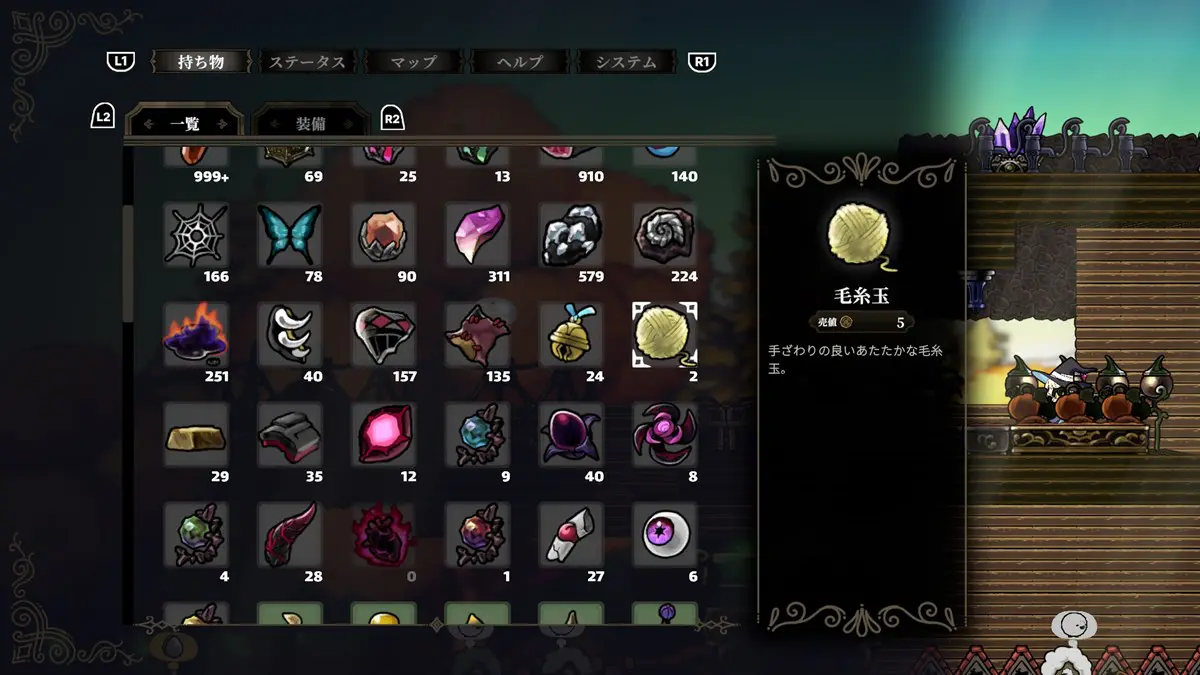The width and height of the screenshot is (1200, 675).
Task: Switch to the 装備 sub-tab
Action: click(310, 124)
